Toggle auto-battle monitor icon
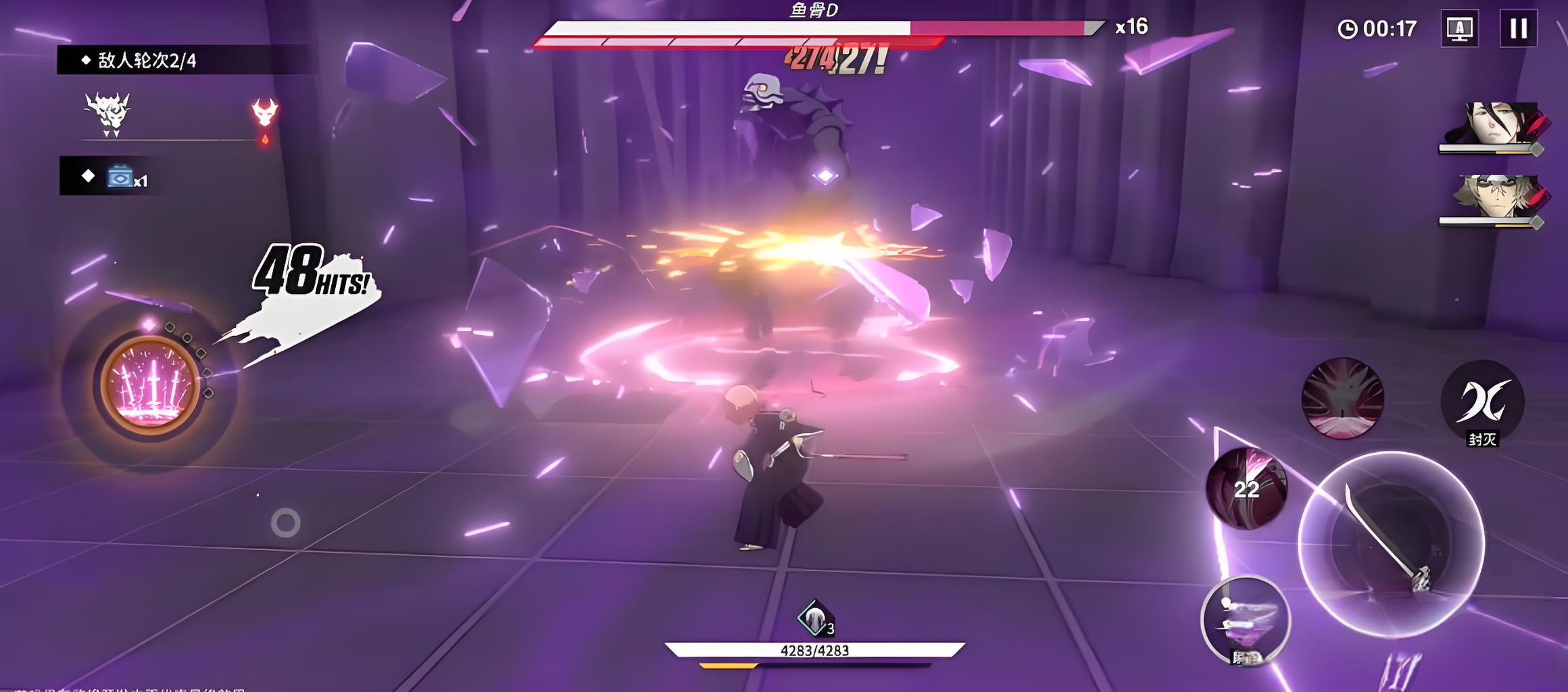 pyautogui.click(x=1459, y=28)
